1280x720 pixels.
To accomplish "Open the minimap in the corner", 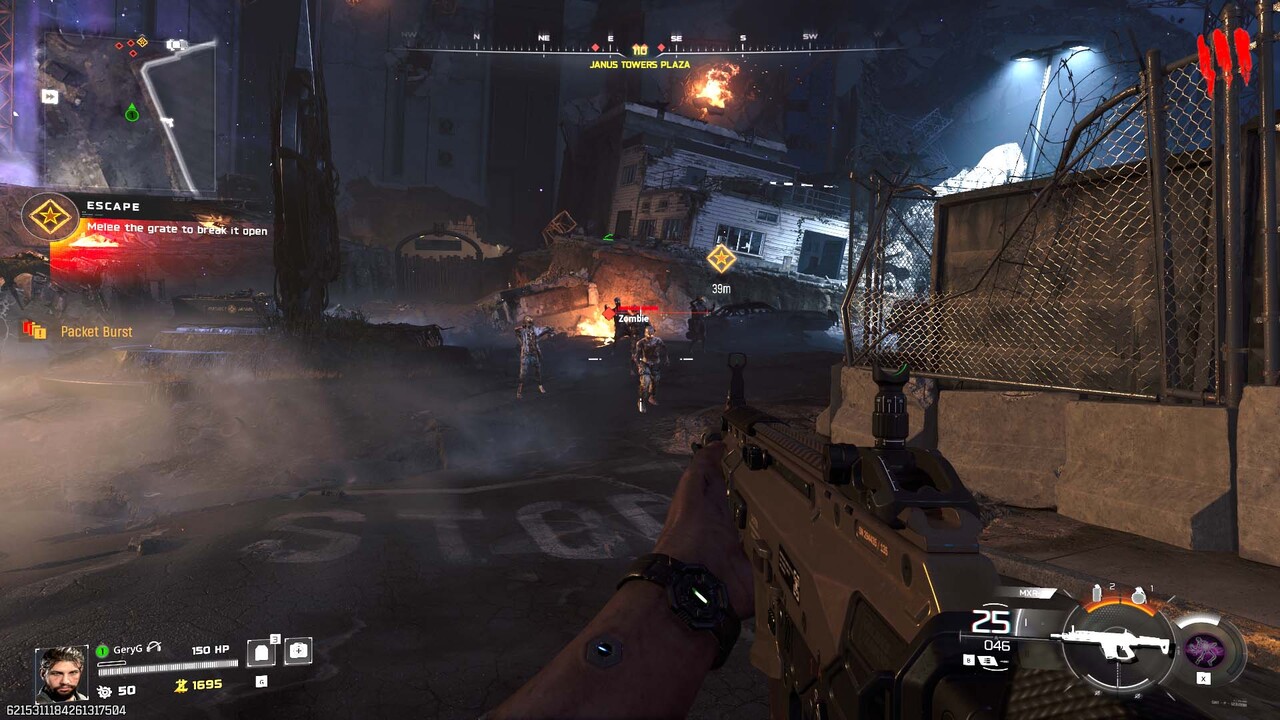I will coord(129,112).
